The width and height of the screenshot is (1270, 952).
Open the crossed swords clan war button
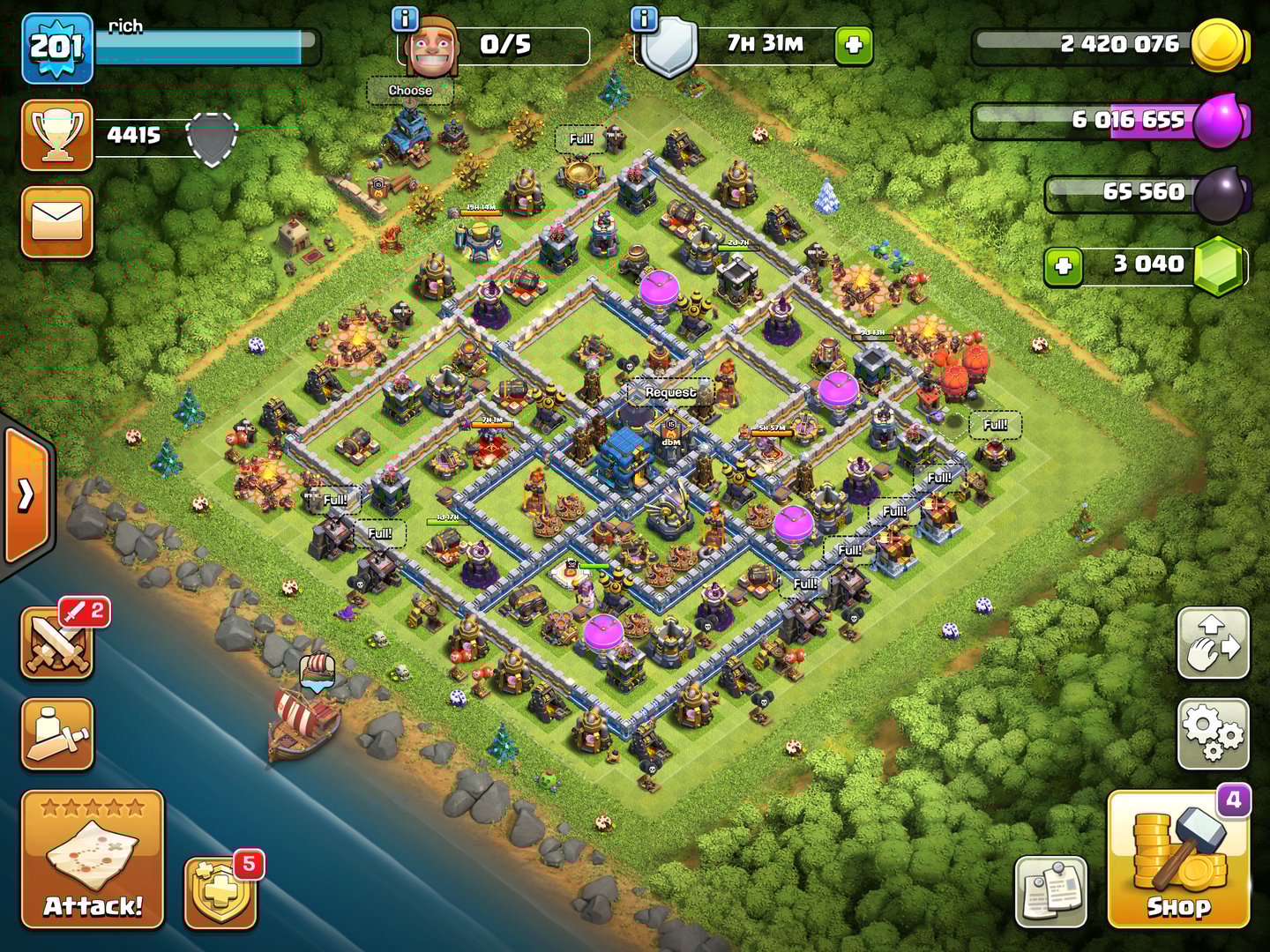tap(57, 645)
